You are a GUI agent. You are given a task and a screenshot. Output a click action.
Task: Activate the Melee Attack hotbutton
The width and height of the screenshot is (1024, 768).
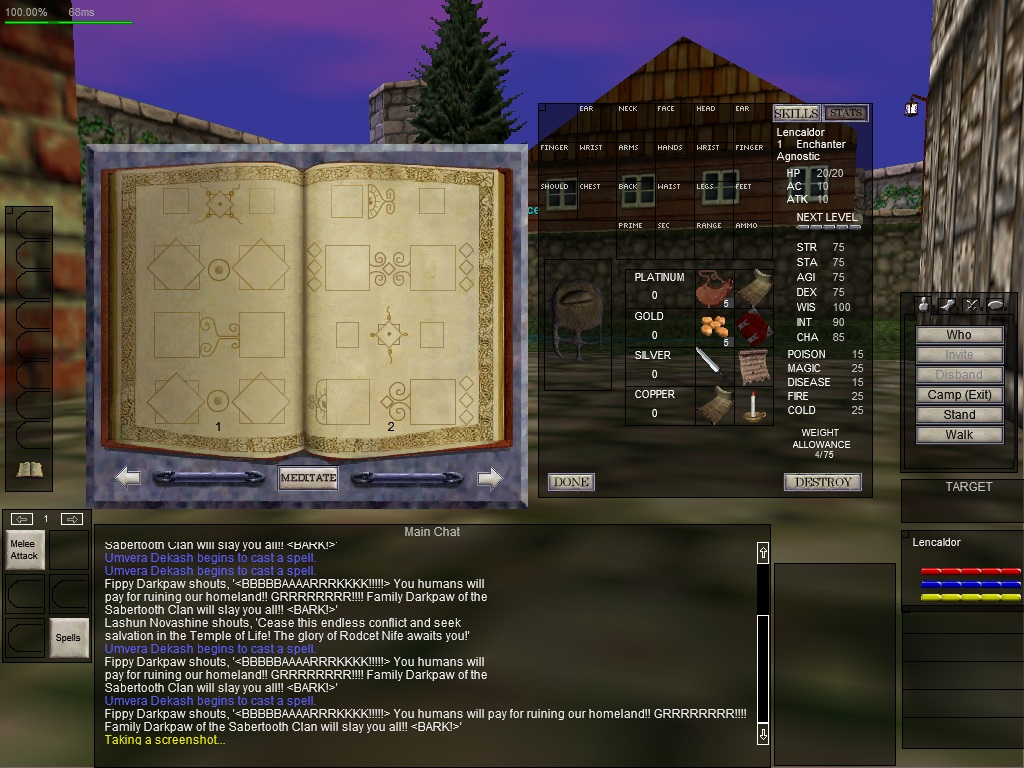click(25, 550)
